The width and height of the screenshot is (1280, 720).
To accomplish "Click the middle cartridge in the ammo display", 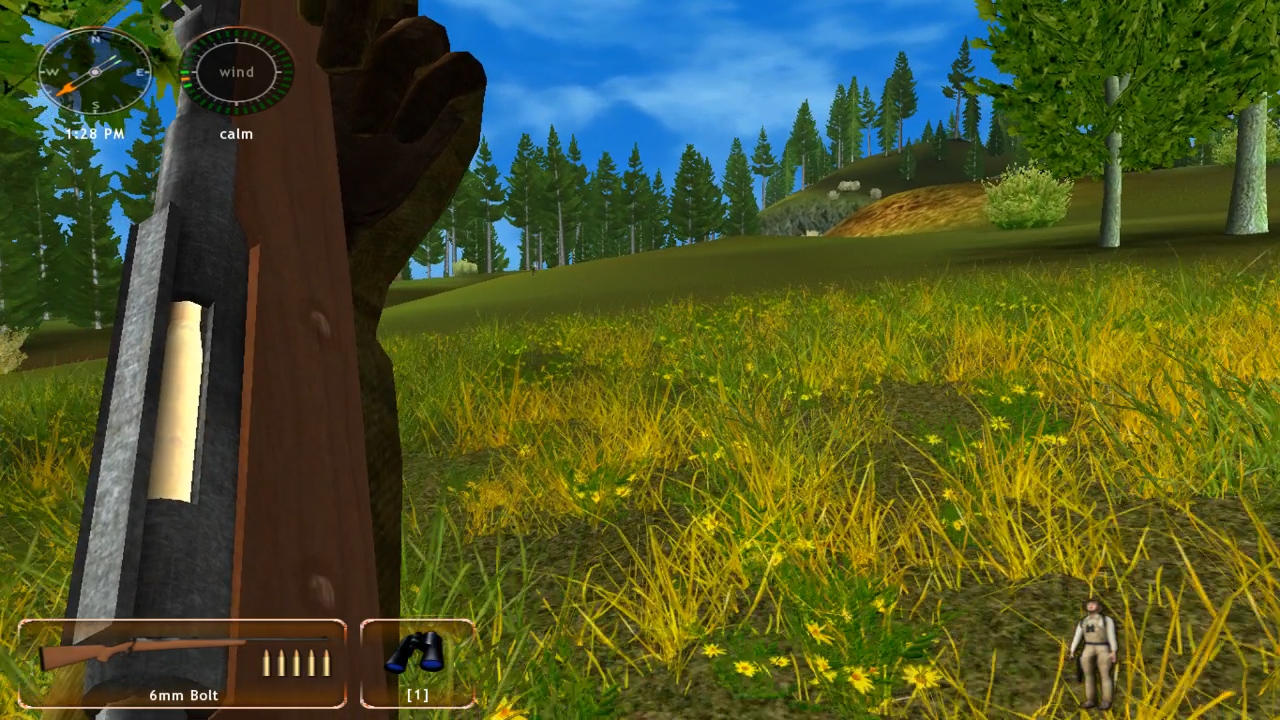I will 297,662.
